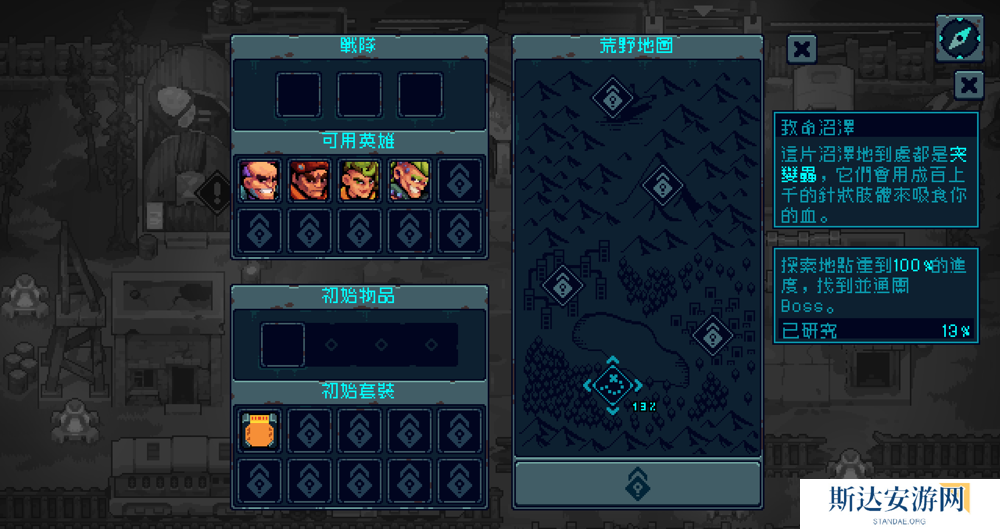Click the X button below the compass
The image size is (1000, 529).
[x=968, y=85]
